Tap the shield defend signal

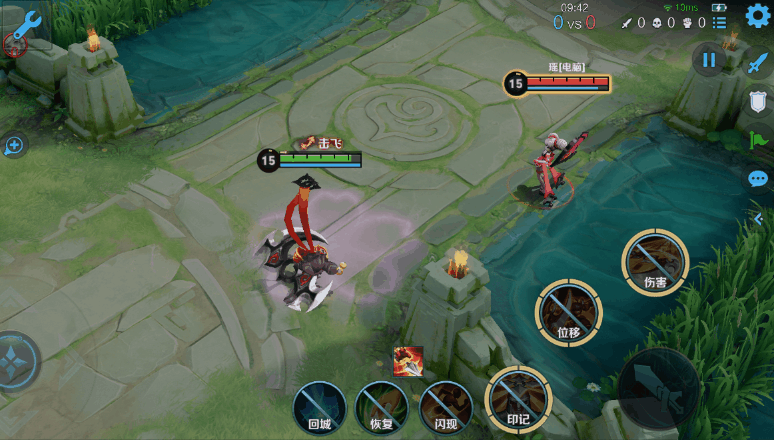point(758,102)
